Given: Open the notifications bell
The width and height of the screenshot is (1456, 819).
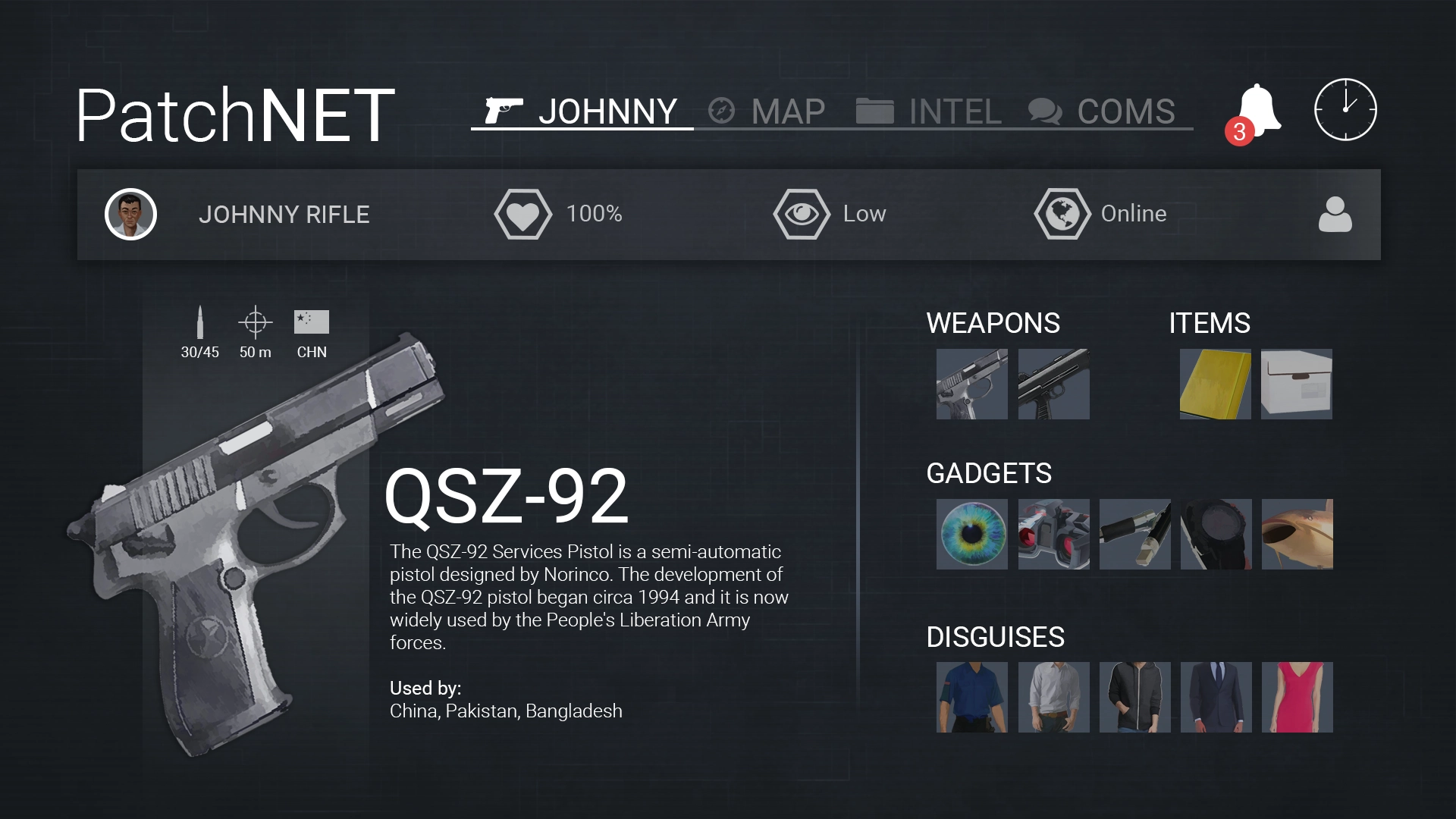Looking at the screenshot, I should tap(1257, 111).
